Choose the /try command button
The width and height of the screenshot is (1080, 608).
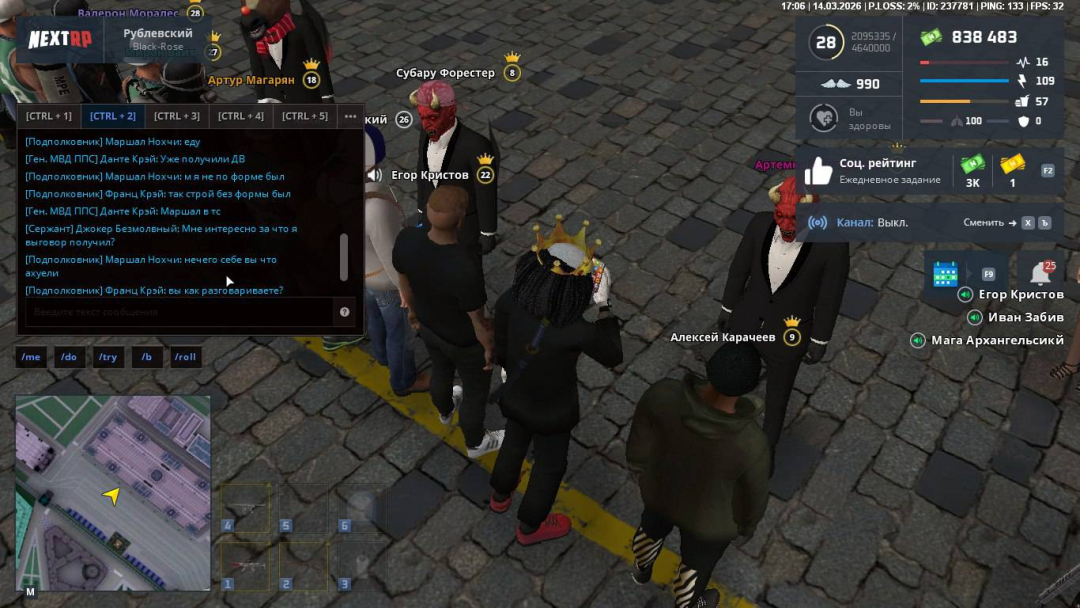click(108, 357)
